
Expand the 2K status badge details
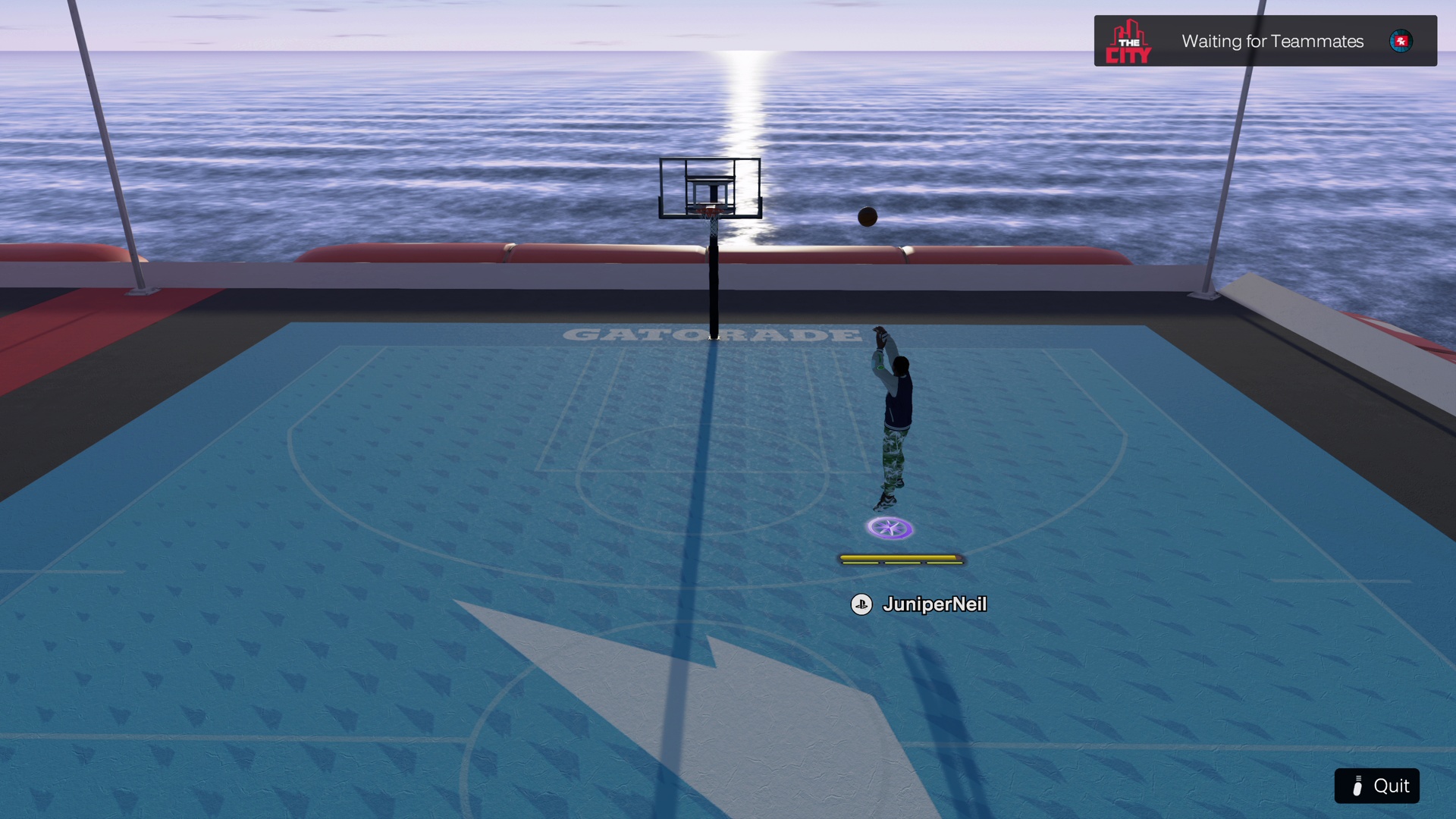click(x=1401, y=42)
